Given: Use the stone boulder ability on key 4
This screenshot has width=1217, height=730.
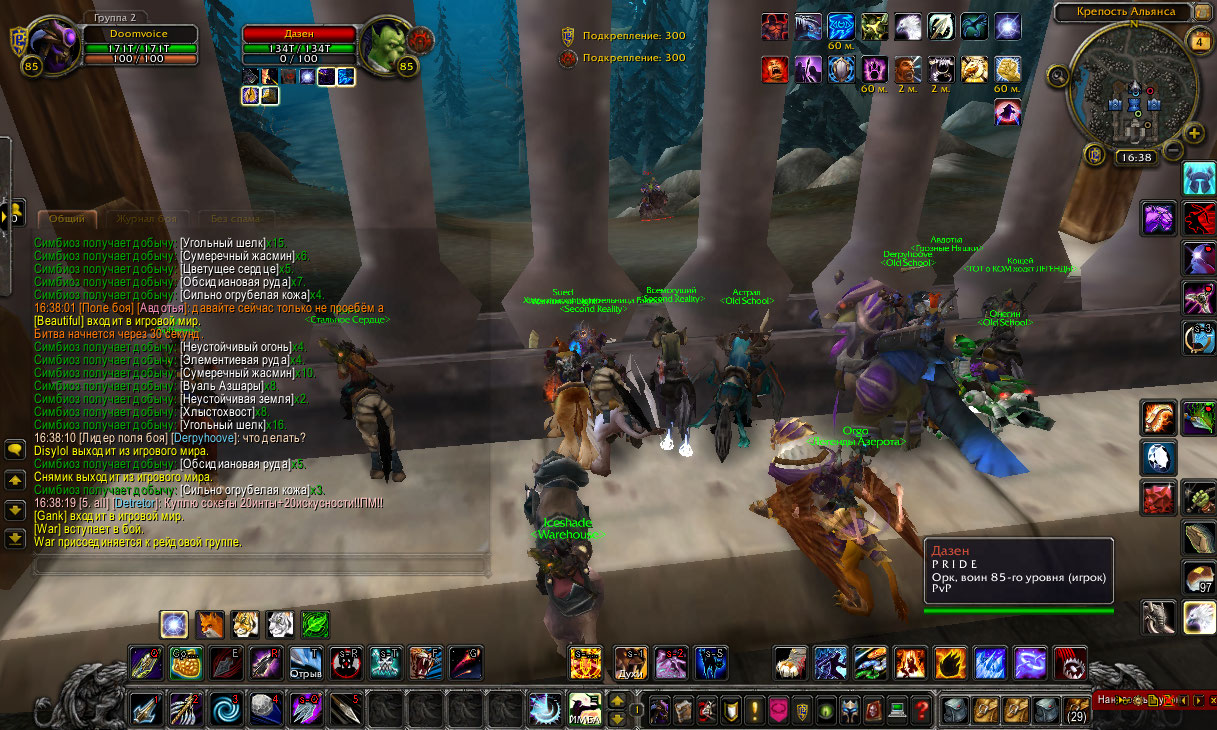Looking at the screenshot, I should 264,709.
